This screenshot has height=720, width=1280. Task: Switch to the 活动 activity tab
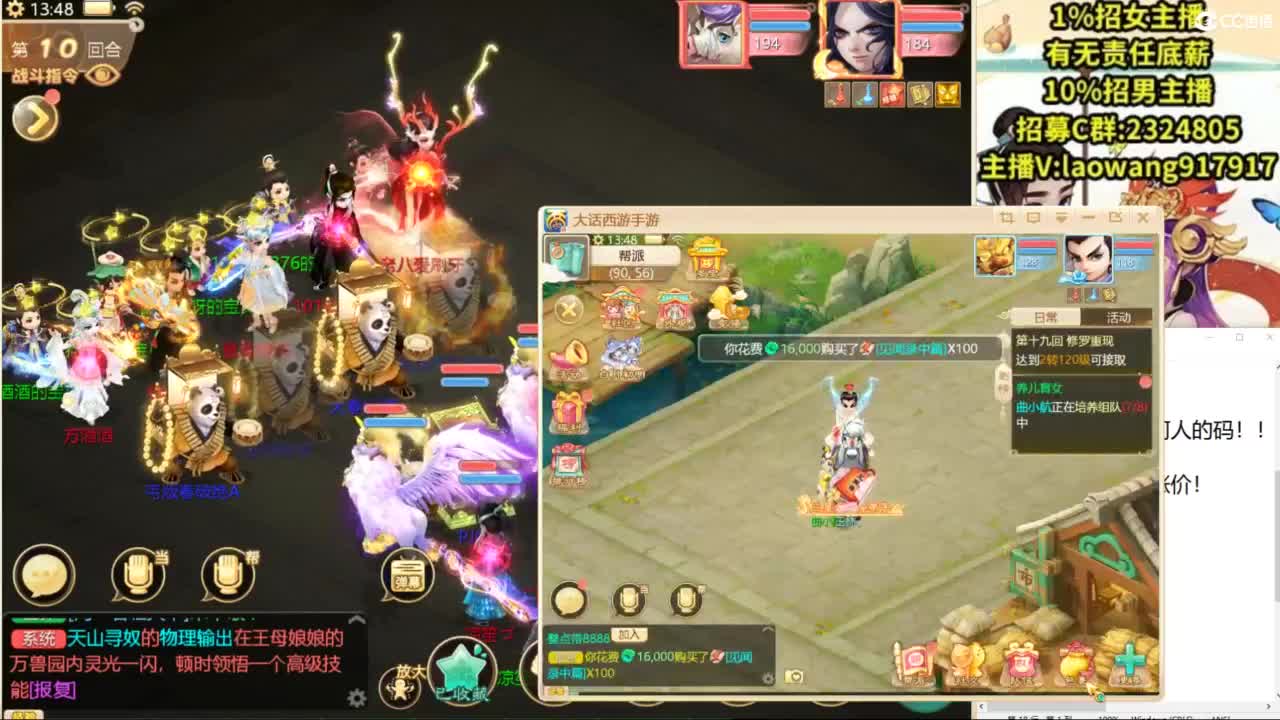click(x=1118, y=316)
